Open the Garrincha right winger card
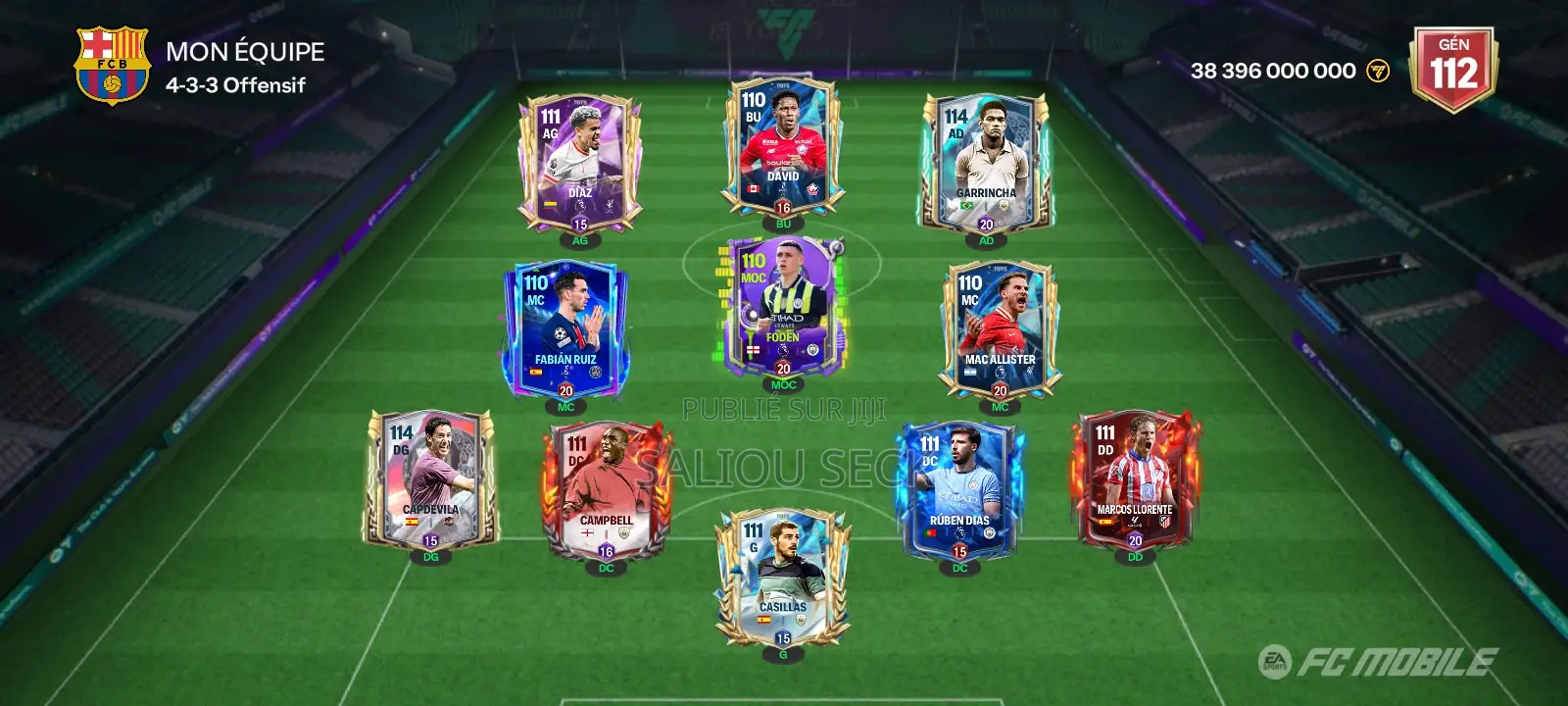Viewport: 1568px width, 706px height. coord(986,163)
